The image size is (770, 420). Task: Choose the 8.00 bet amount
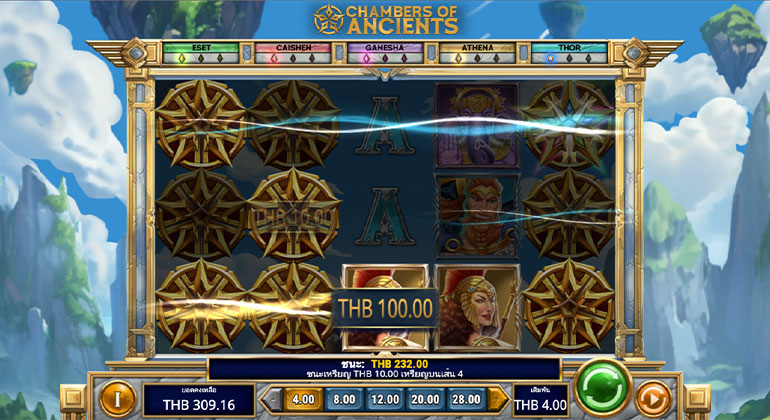tap(342, 398)
